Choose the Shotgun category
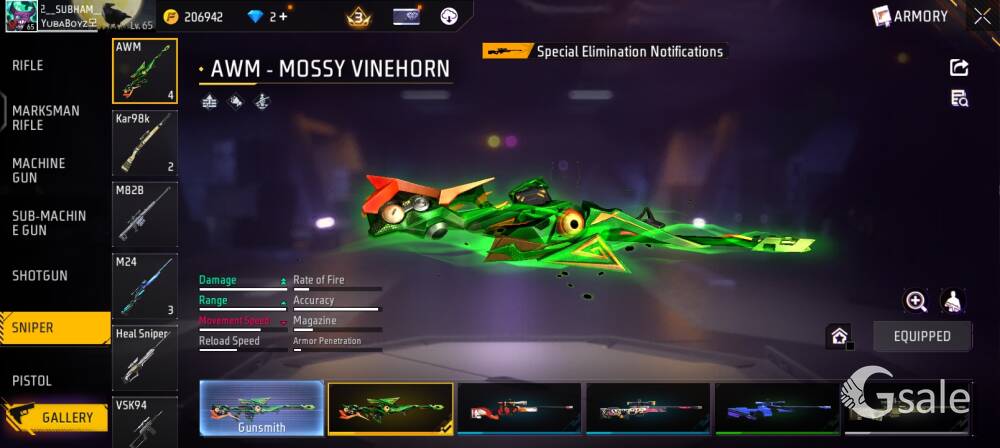Screen dimensions: 1000x448 40,275
